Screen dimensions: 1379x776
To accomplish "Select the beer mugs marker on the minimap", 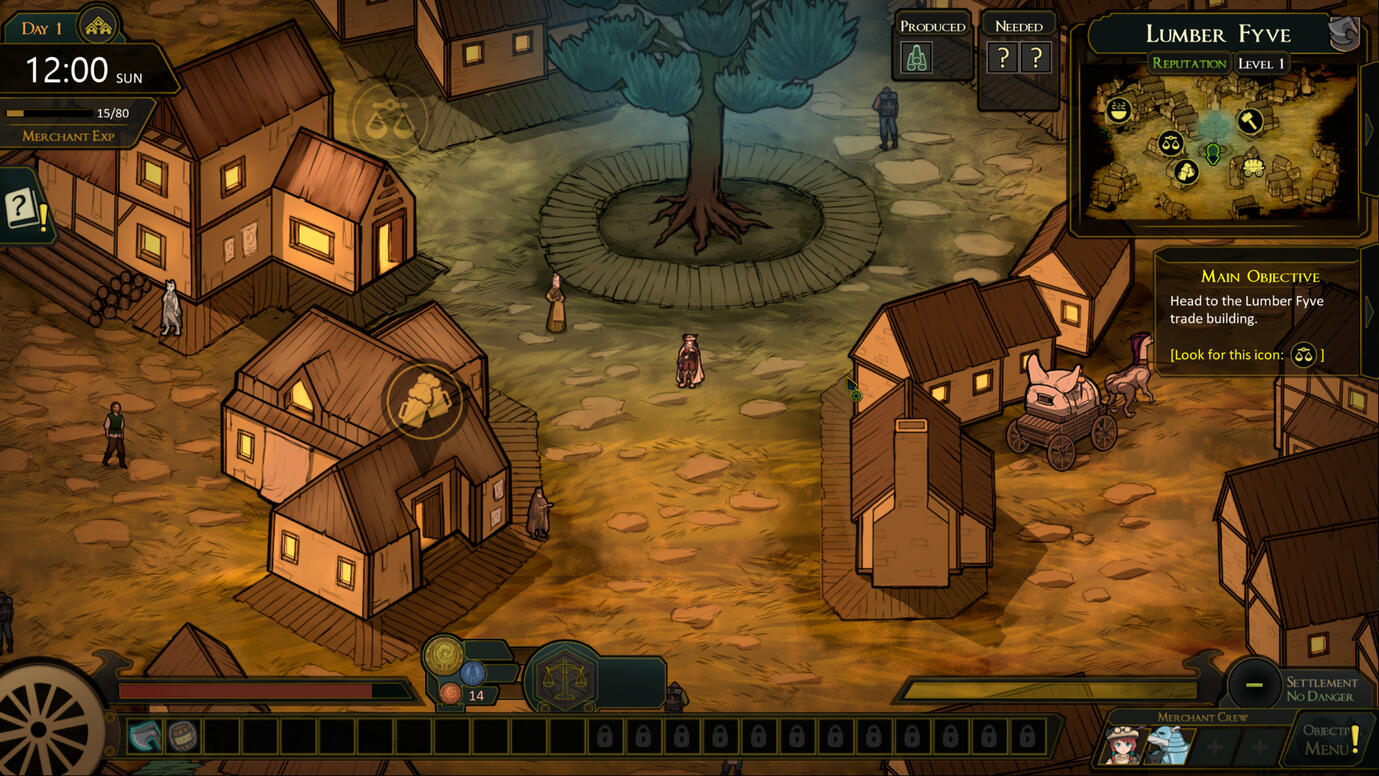I will point(1186,172).
